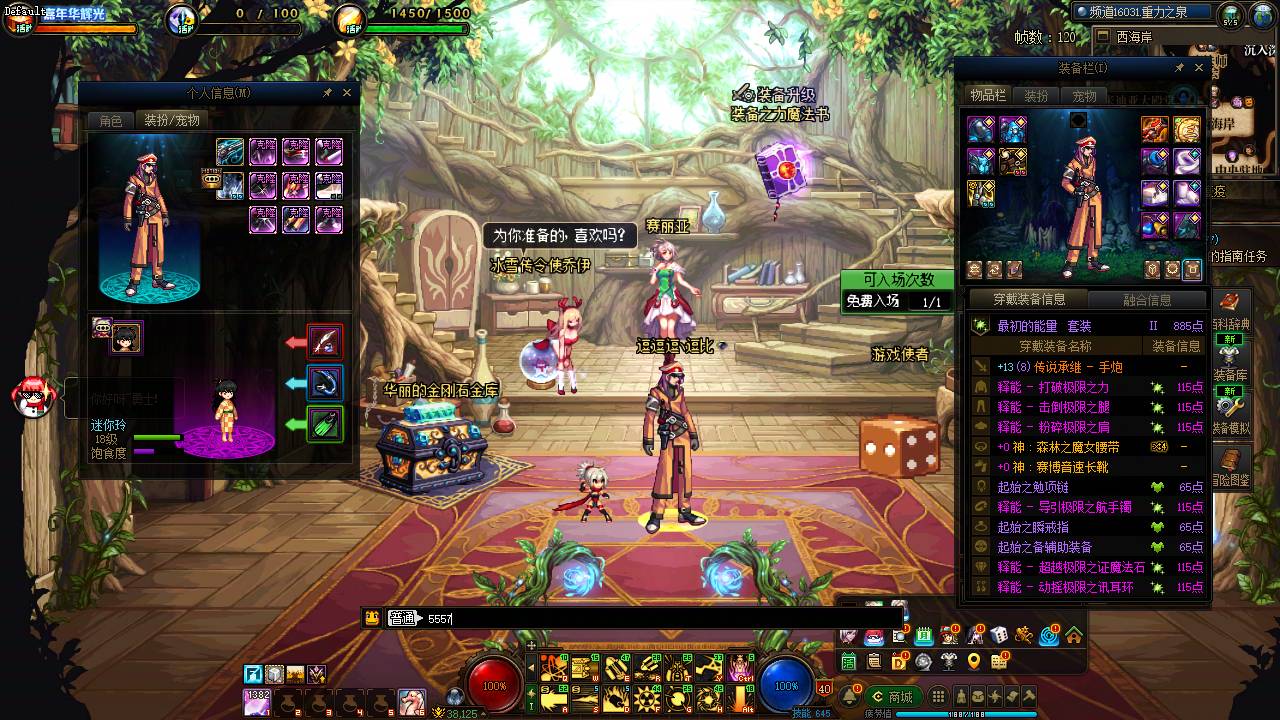Select the pet portrait icon 迷你玲
Viewport: 1280px width, 720px height.
127,338
